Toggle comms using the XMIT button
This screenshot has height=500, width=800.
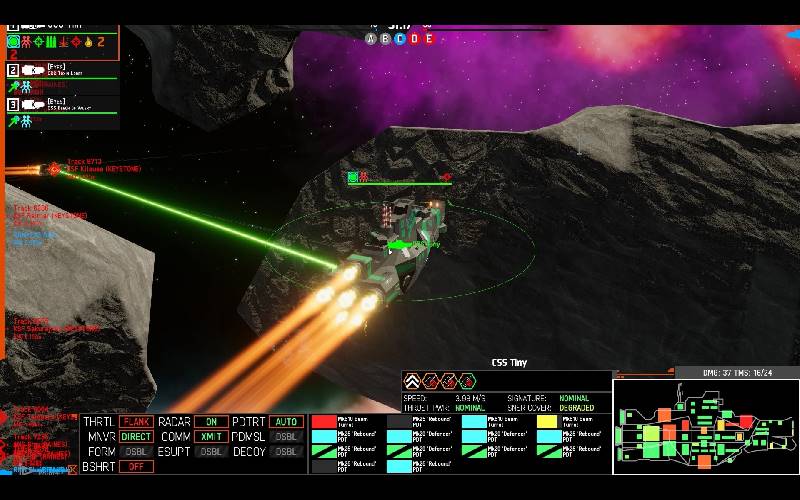[x=211, y=437]
